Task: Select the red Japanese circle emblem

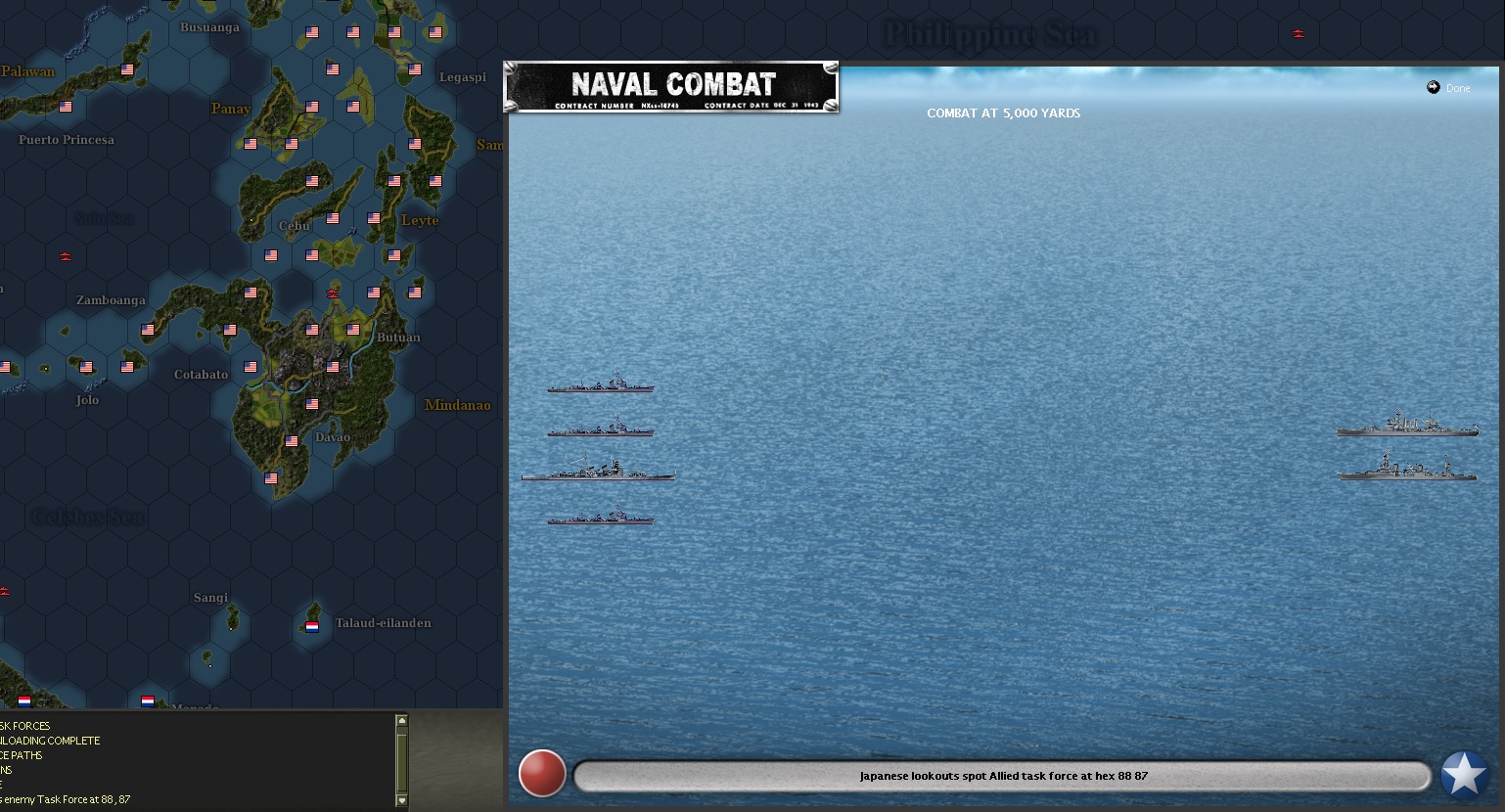Action: click(x=542, y=774)
